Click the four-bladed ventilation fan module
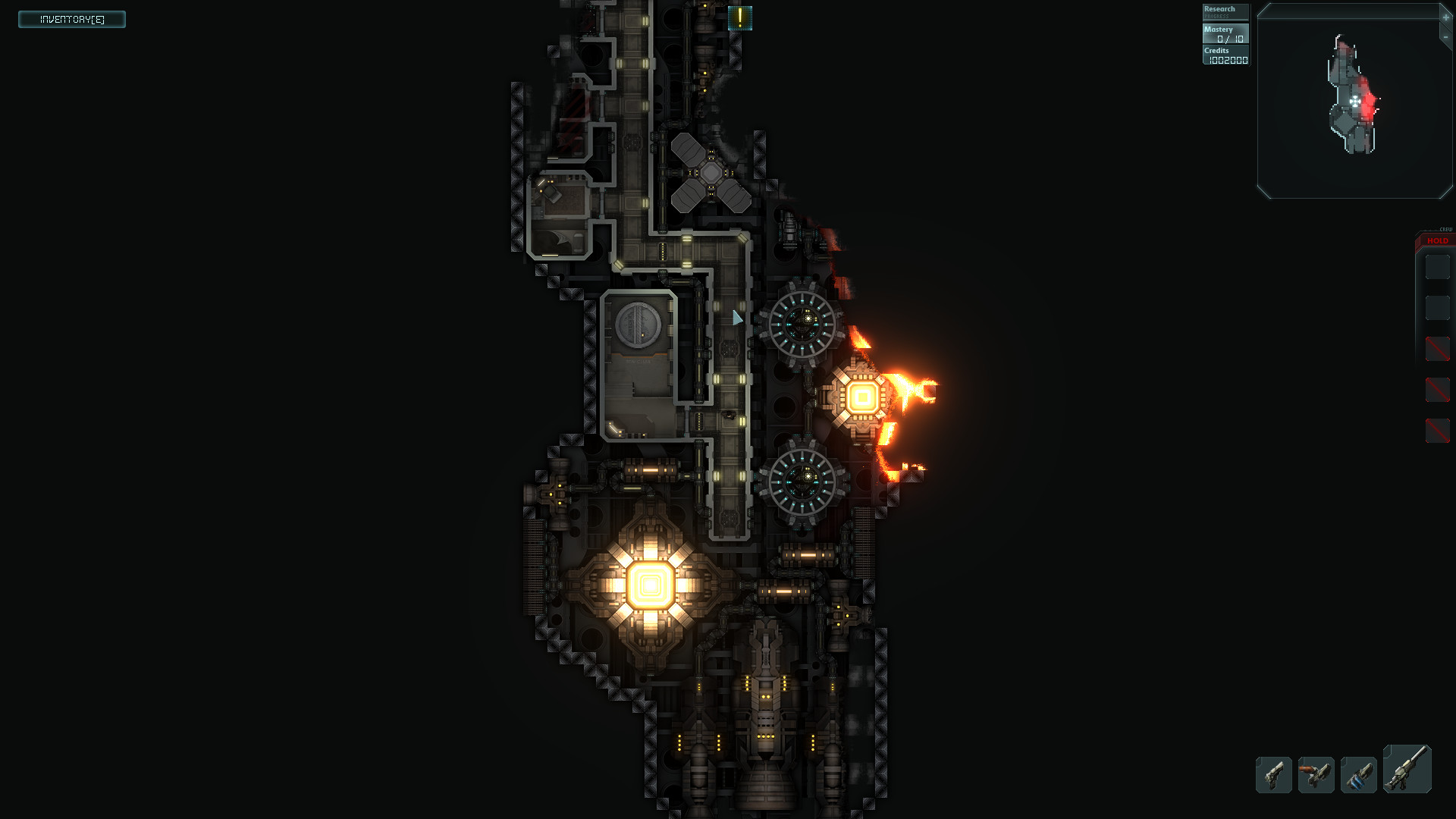 click(x=711, y=174)
